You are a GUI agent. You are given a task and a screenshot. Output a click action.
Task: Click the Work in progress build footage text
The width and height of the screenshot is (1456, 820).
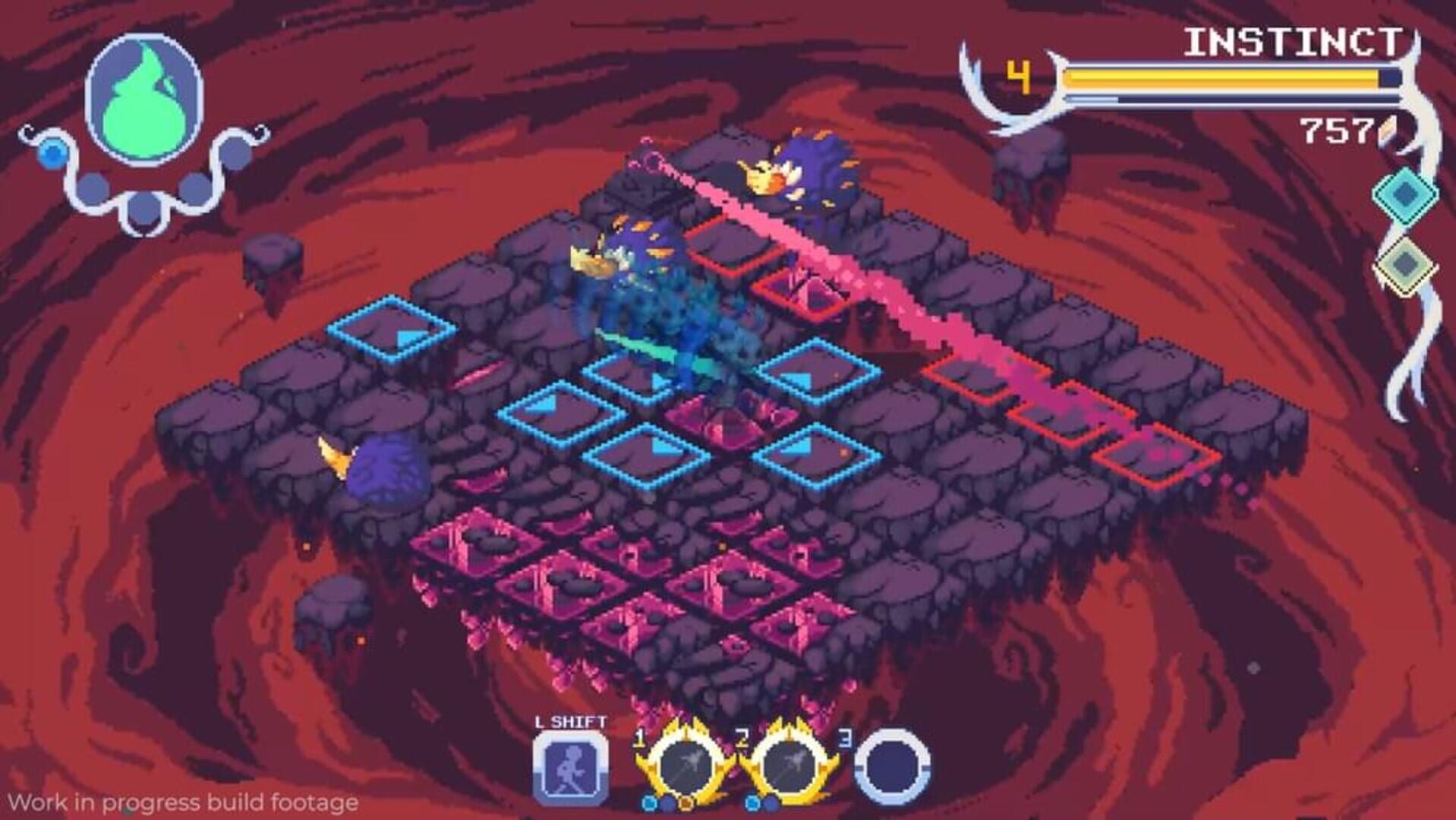pos(182,802)
